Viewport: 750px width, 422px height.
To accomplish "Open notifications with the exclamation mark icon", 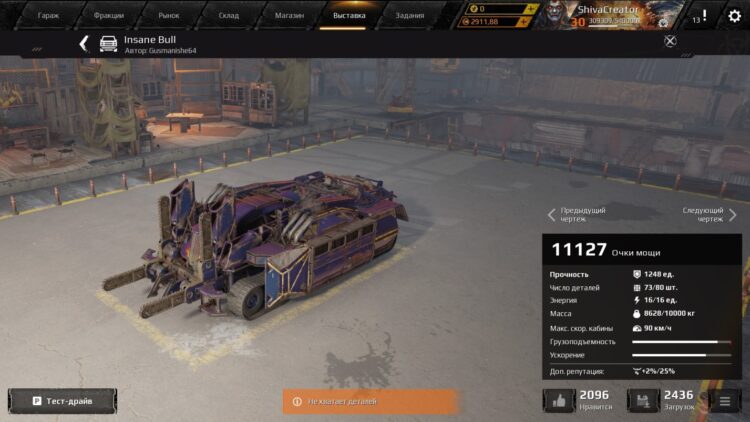I will [704, 16].
